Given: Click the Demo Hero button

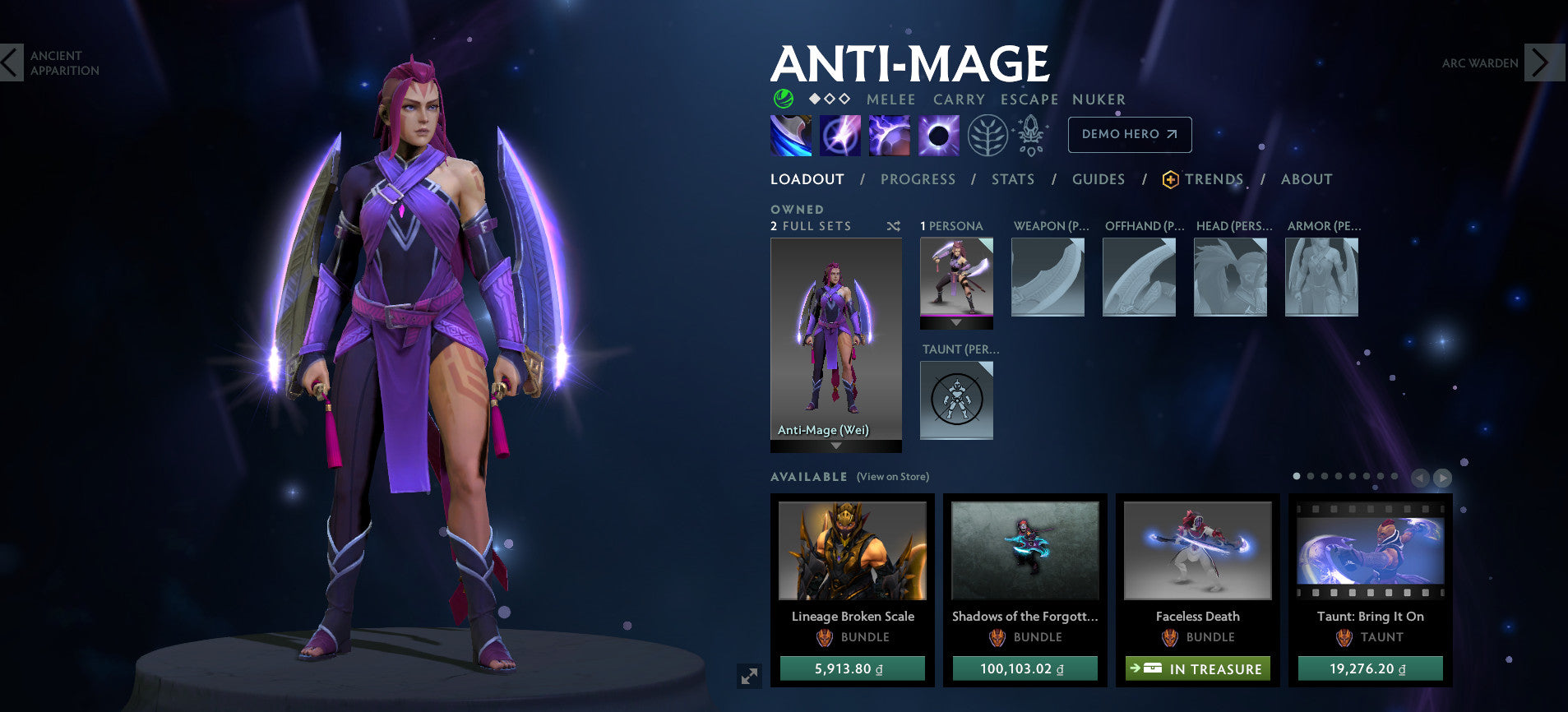Looking at the screenshot, I should 1129,134.
